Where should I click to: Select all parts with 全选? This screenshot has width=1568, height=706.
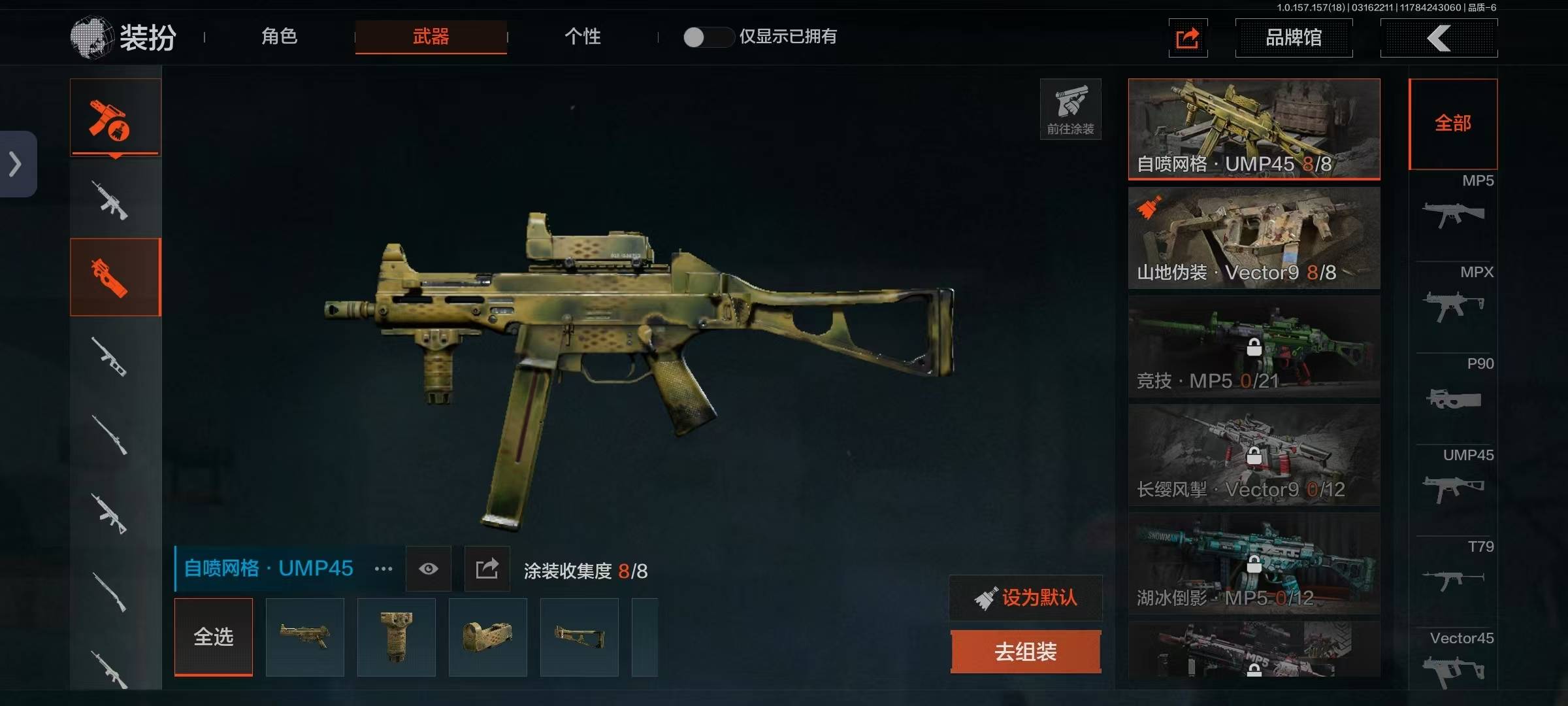(214, 637)
